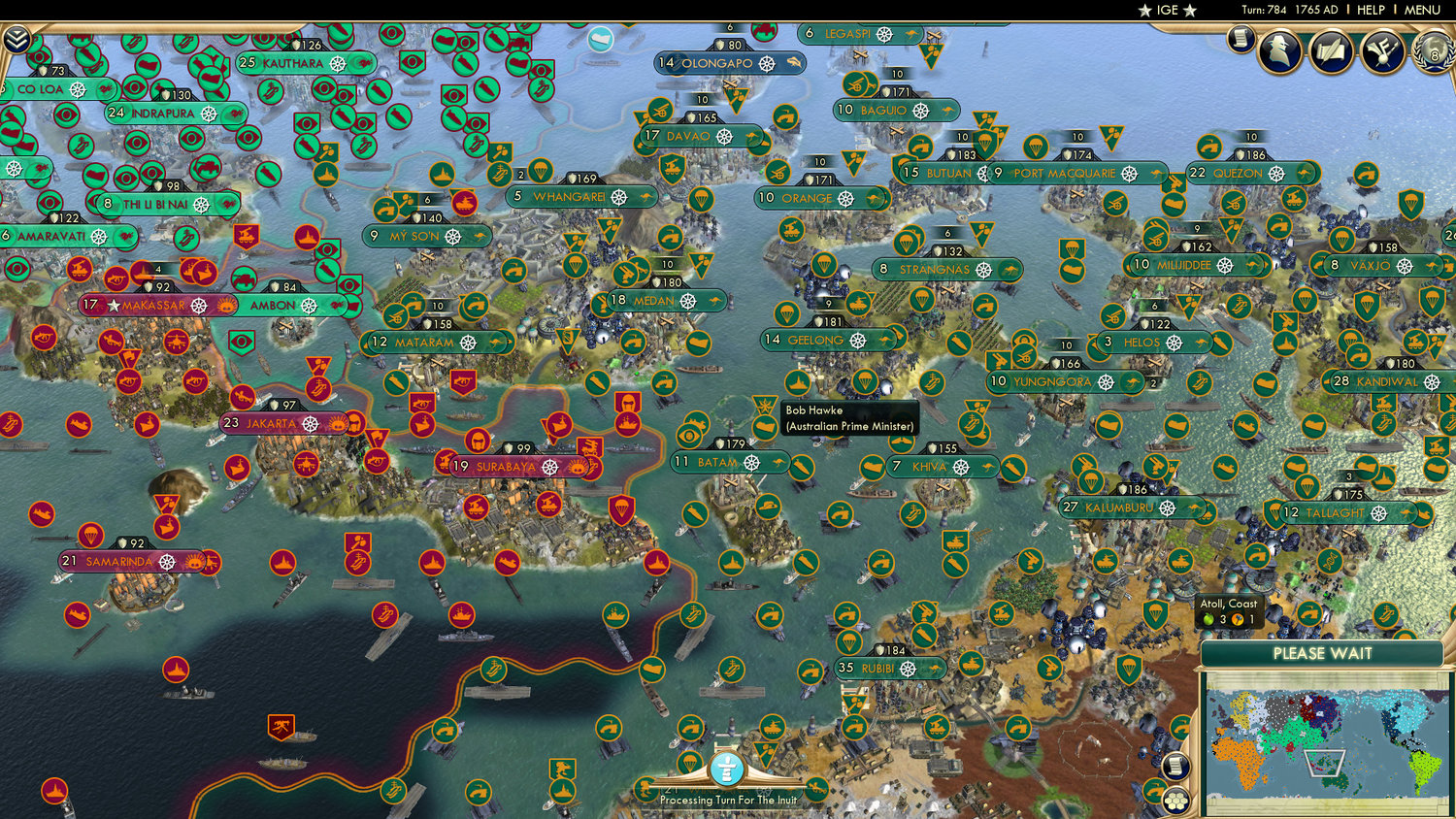This screenshot has width=1456, height=819.
Task: Open Davao's city screen via its banner
Action: click(x=689, y=136)
